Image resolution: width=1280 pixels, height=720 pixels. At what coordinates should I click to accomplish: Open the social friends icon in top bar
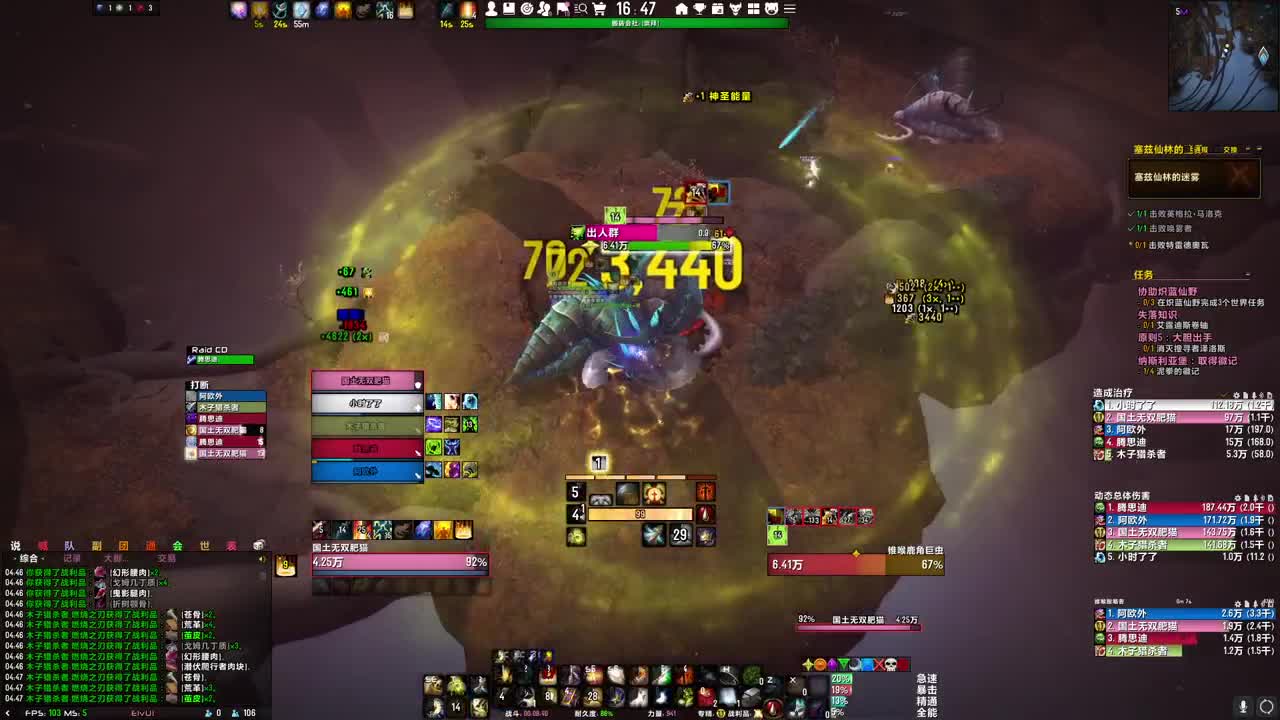(x=545, y=8)
